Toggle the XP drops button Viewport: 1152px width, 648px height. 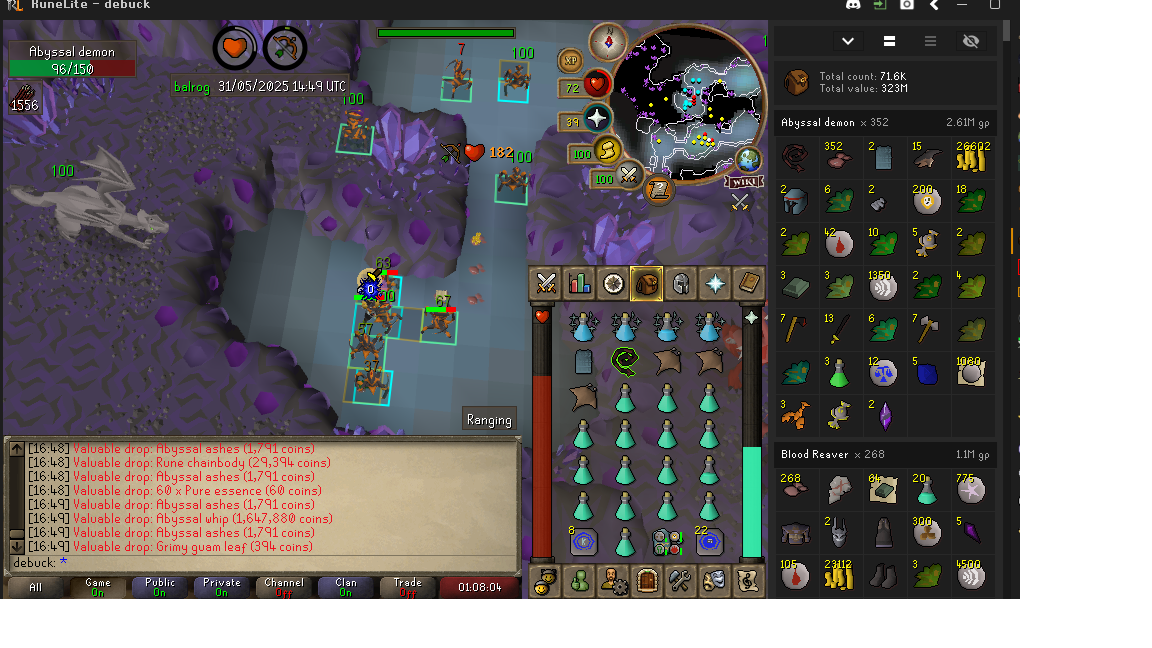pyautogui.click(x=571, y=61)
